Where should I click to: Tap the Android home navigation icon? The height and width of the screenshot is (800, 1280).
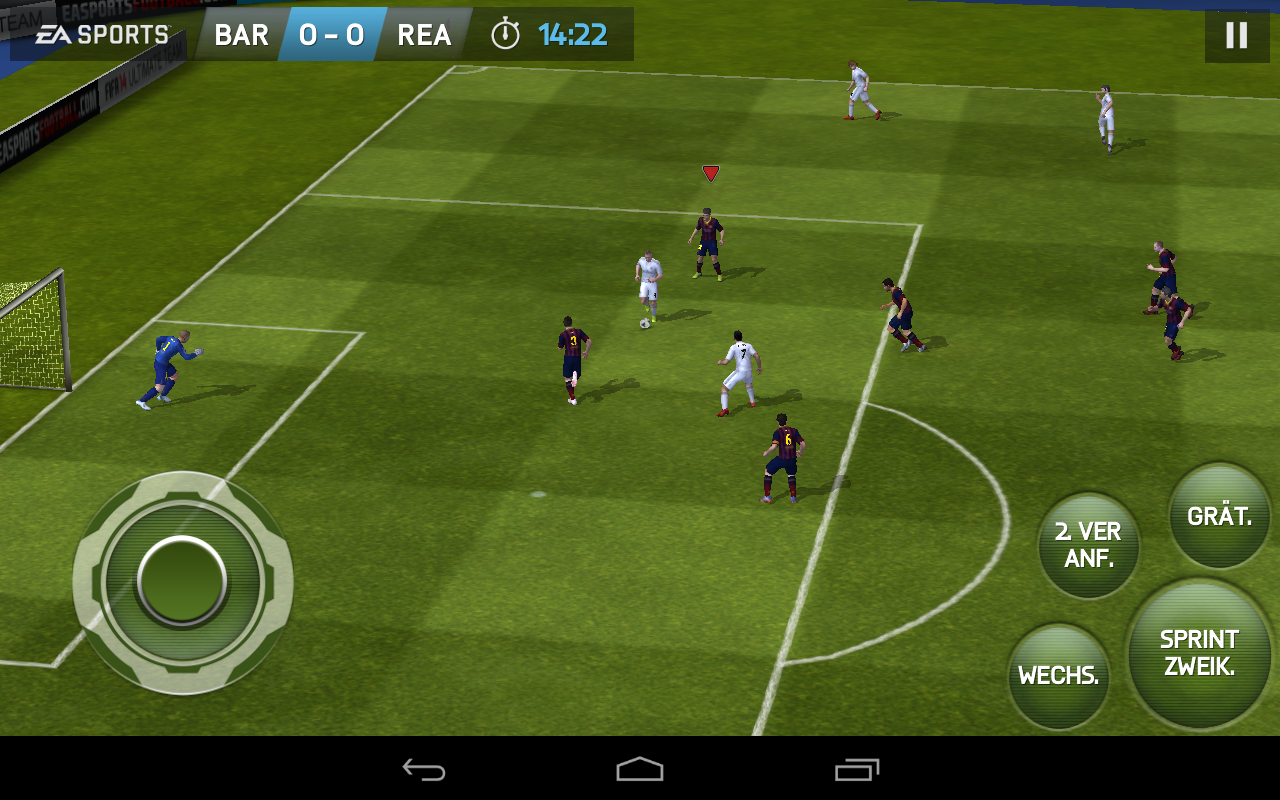click(639, 770)
